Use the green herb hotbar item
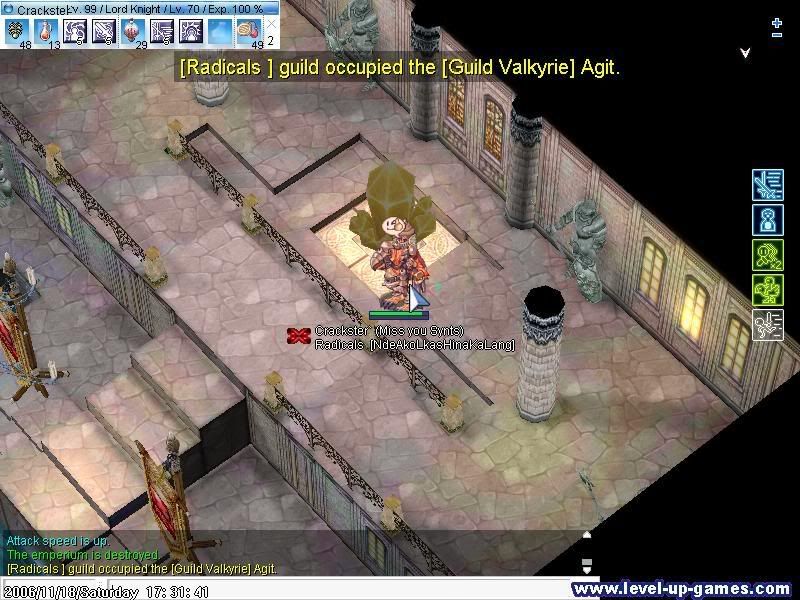 [x=16, y=30]
